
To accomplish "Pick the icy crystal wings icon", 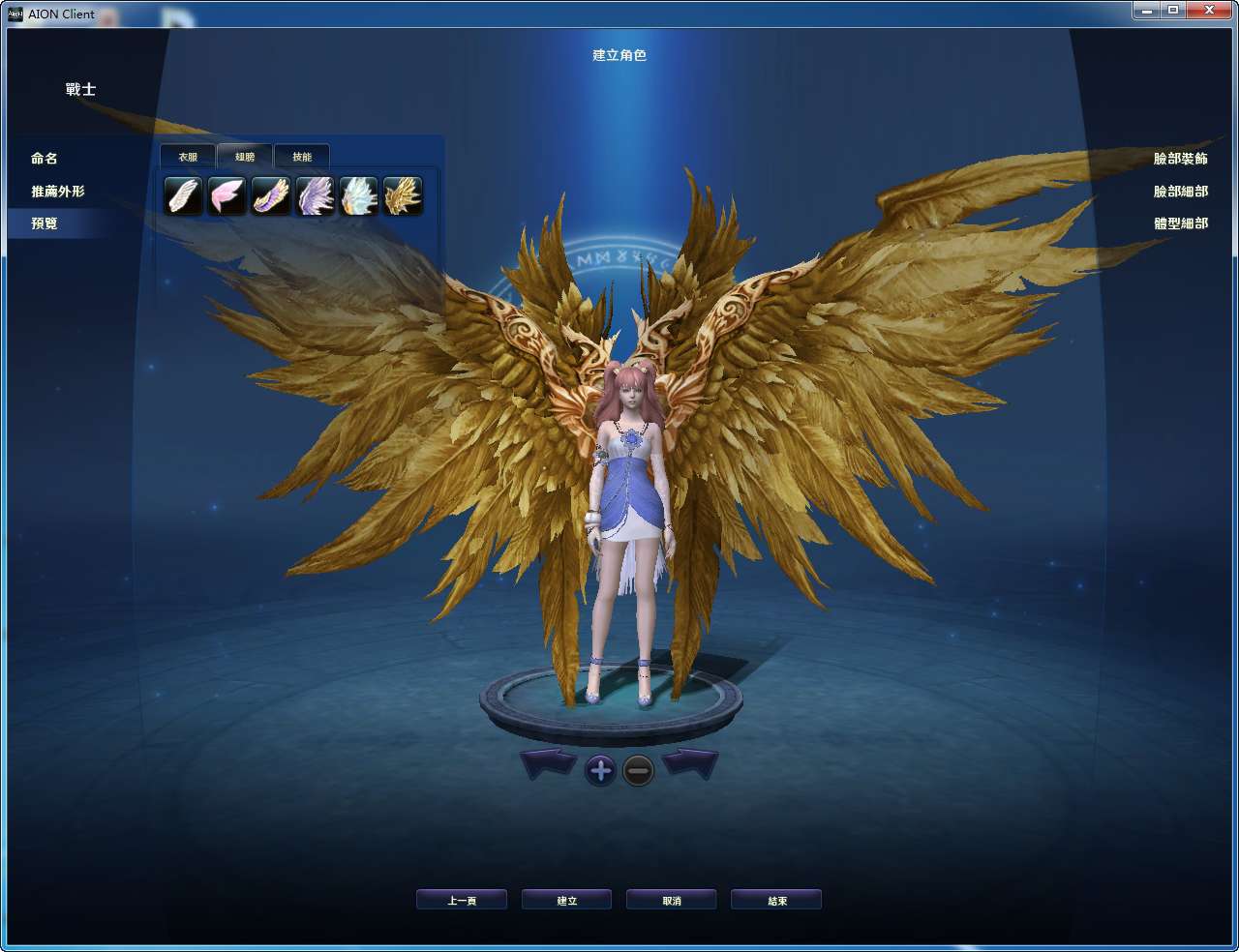I will (358, 194).
